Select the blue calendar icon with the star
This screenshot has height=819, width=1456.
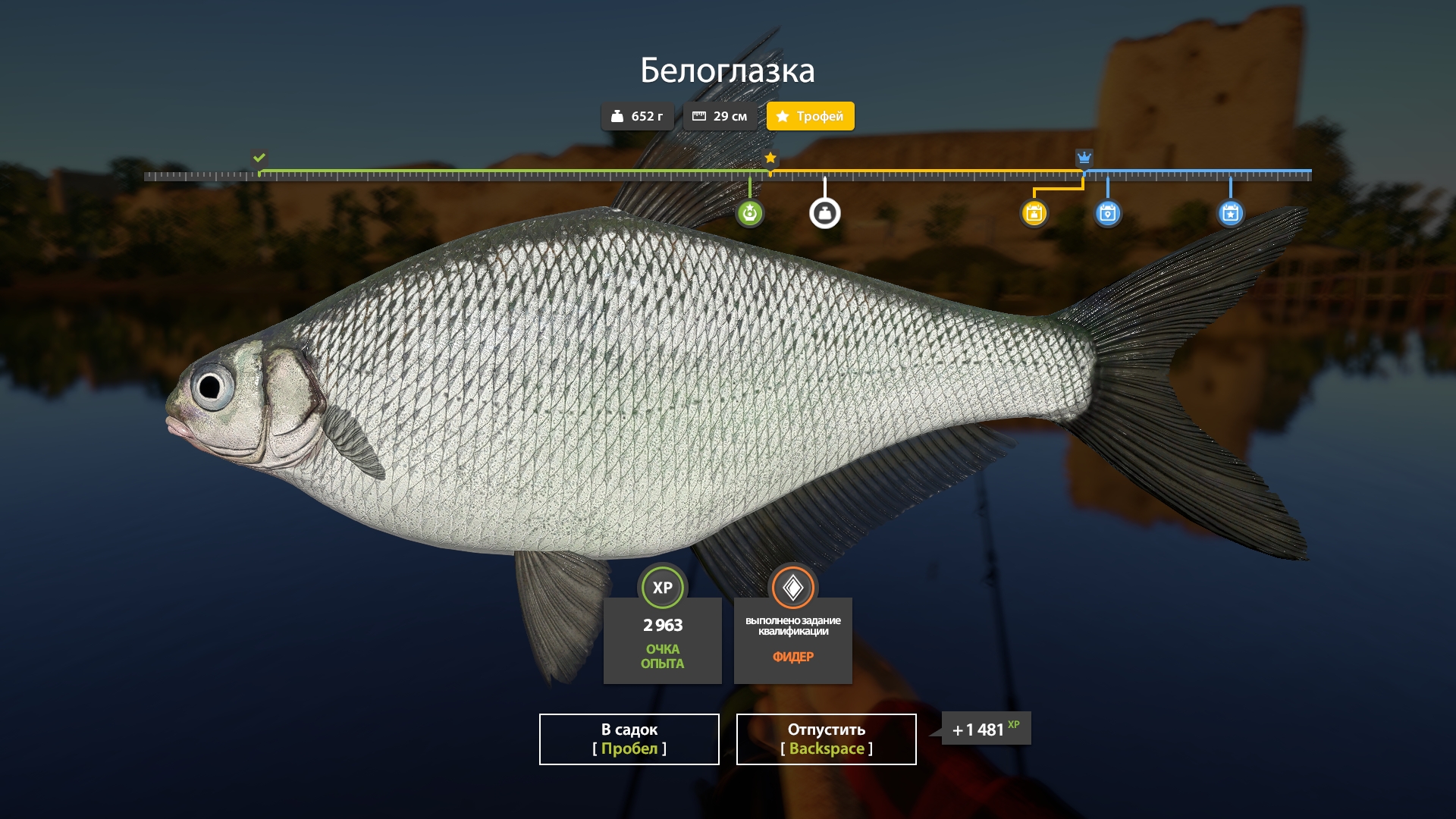click(1231, 213)
